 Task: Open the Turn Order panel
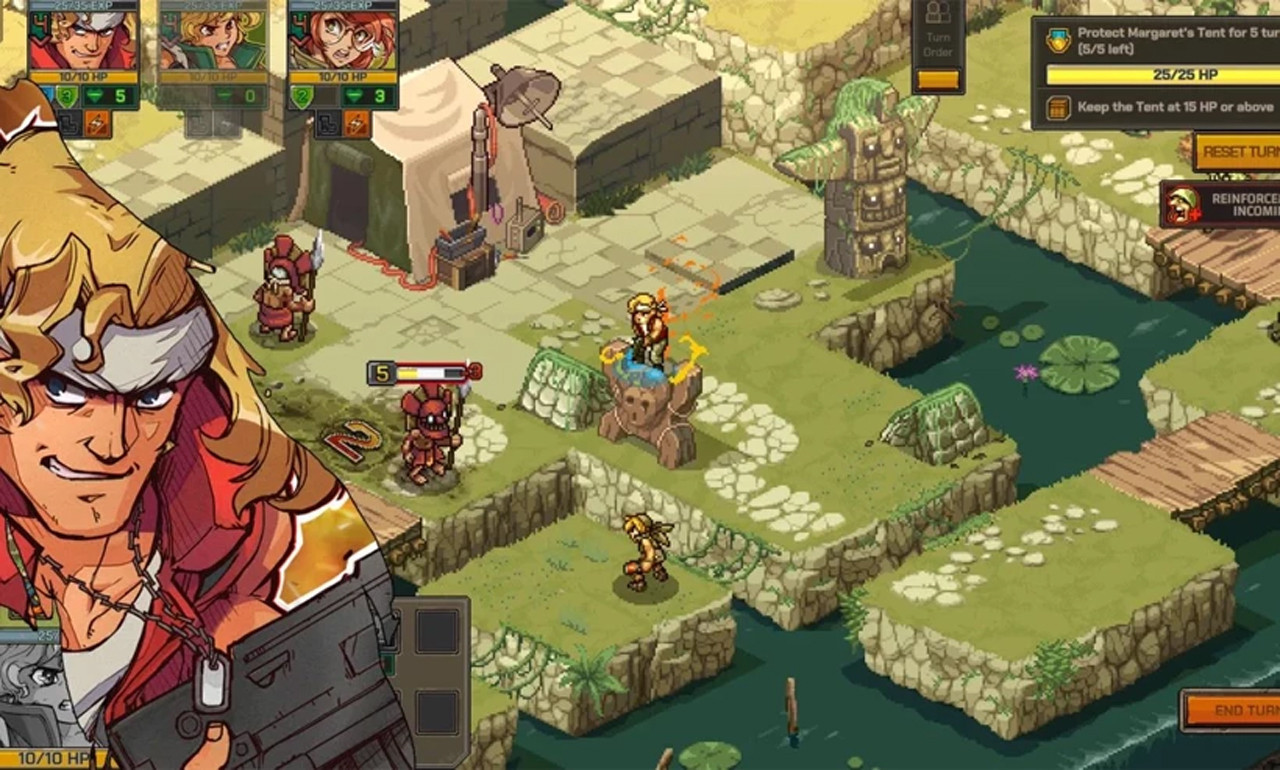(x=938, y=46)
